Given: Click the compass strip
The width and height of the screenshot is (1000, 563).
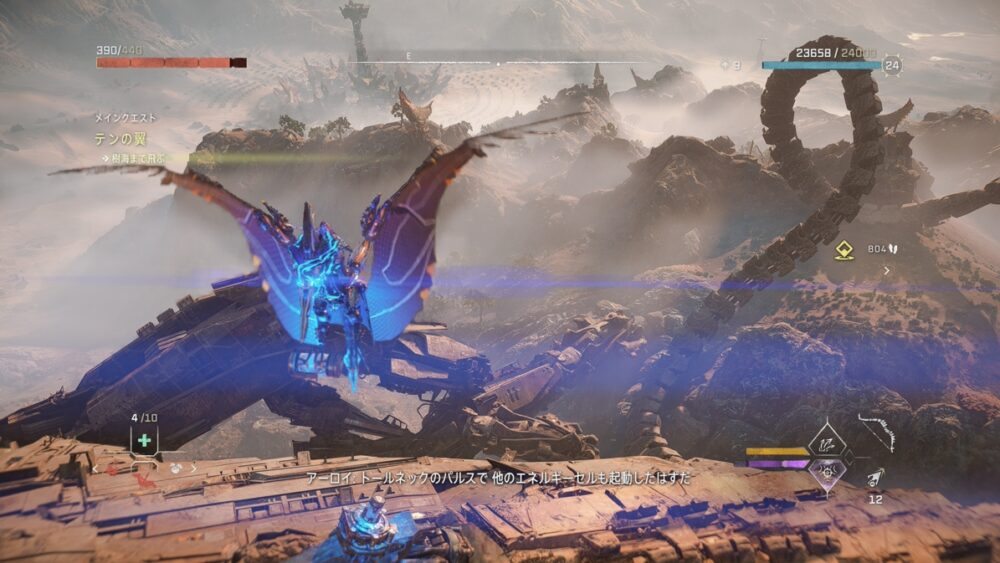Looking at the screenshot, I should click(x=498, y=64).
